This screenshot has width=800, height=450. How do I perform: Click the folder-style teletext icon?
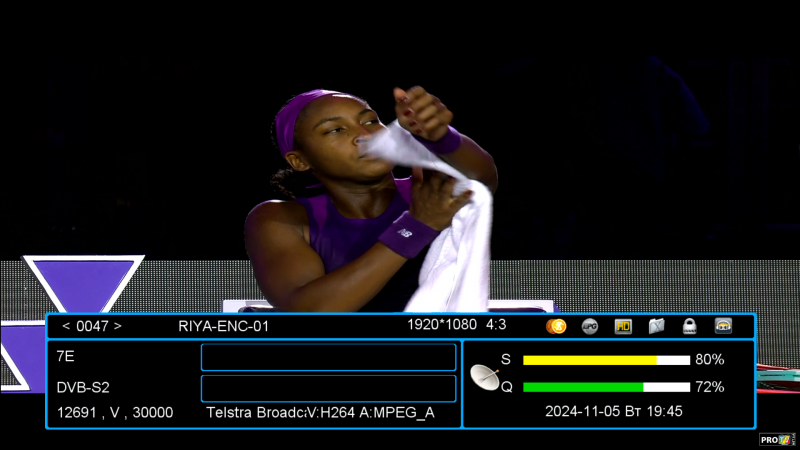656,326
